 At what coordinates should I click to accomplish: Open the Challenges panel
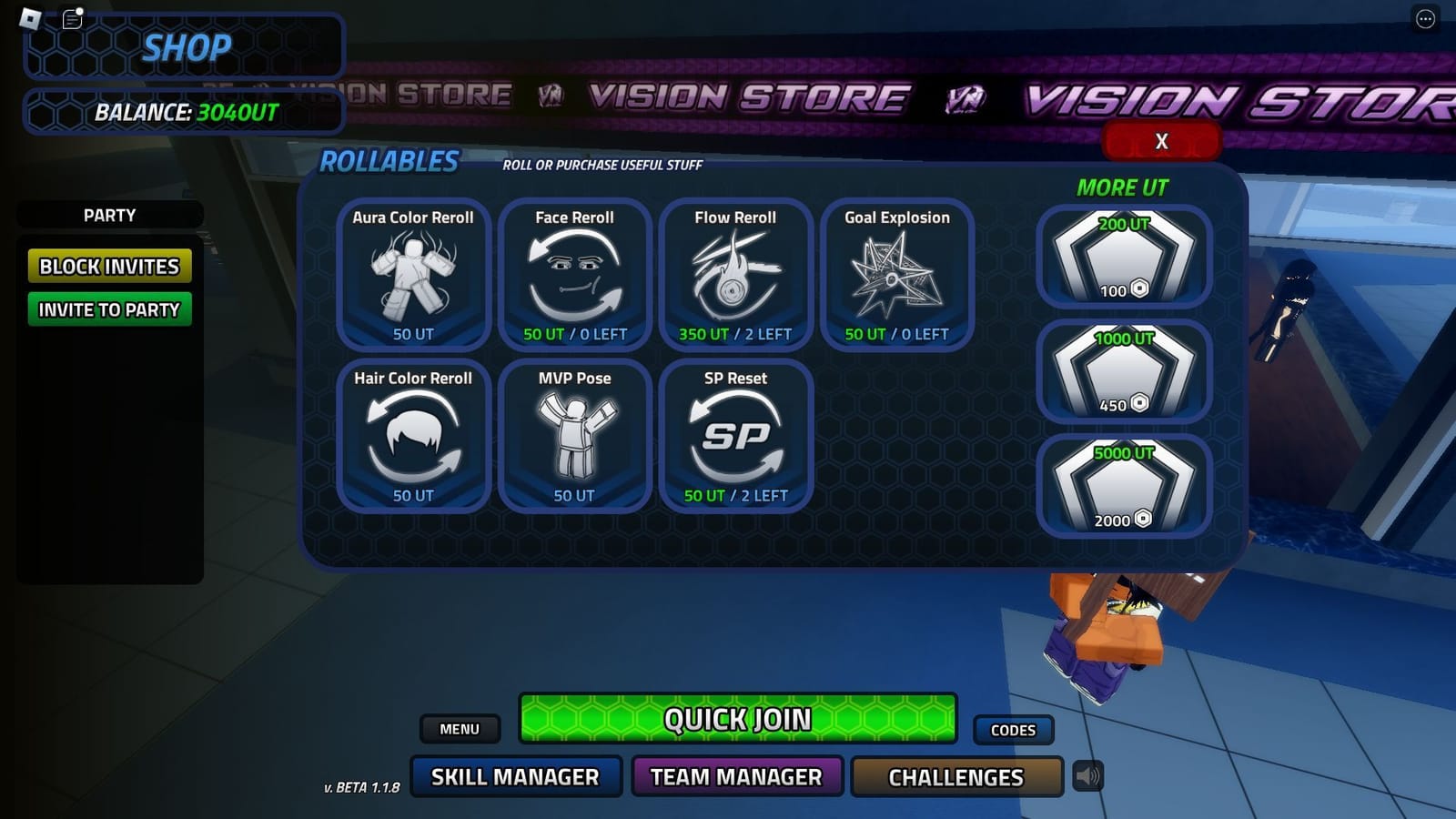[x=955, y=776]
